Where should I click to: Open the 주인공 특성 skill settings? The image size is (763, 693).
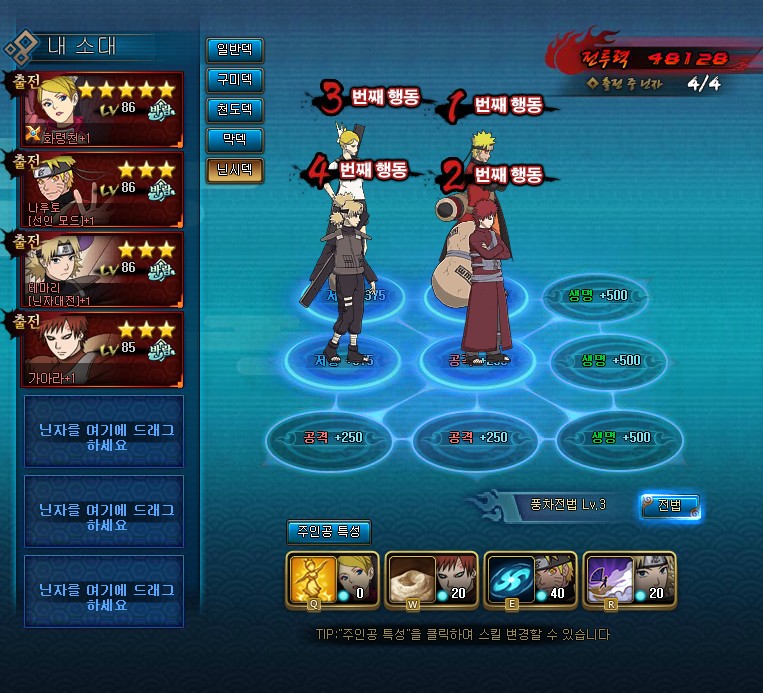328,532
